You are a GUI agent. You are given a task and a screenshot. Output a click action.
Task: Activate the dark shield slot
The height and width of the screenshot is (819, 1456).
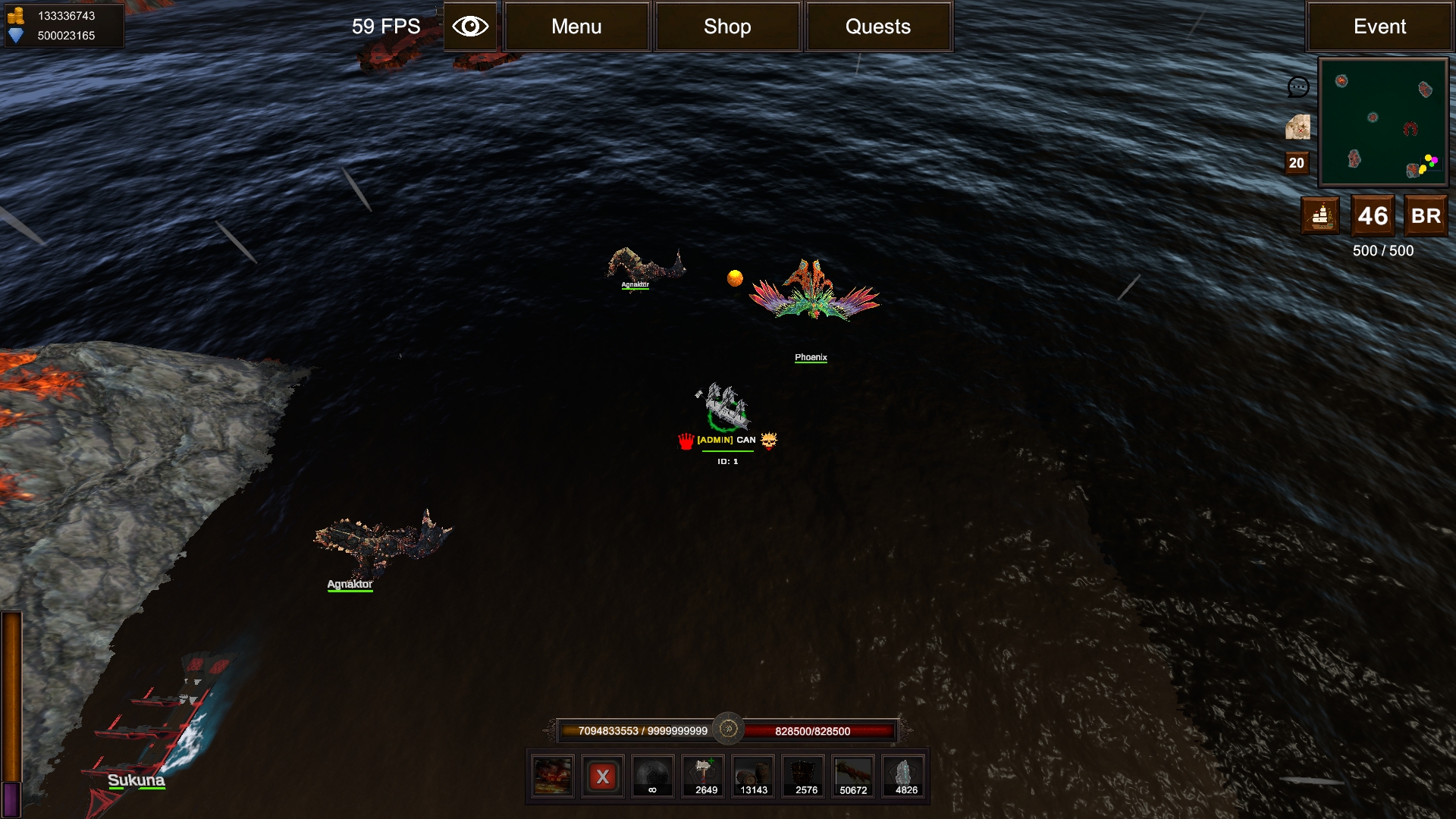click(x=804, y=777)
